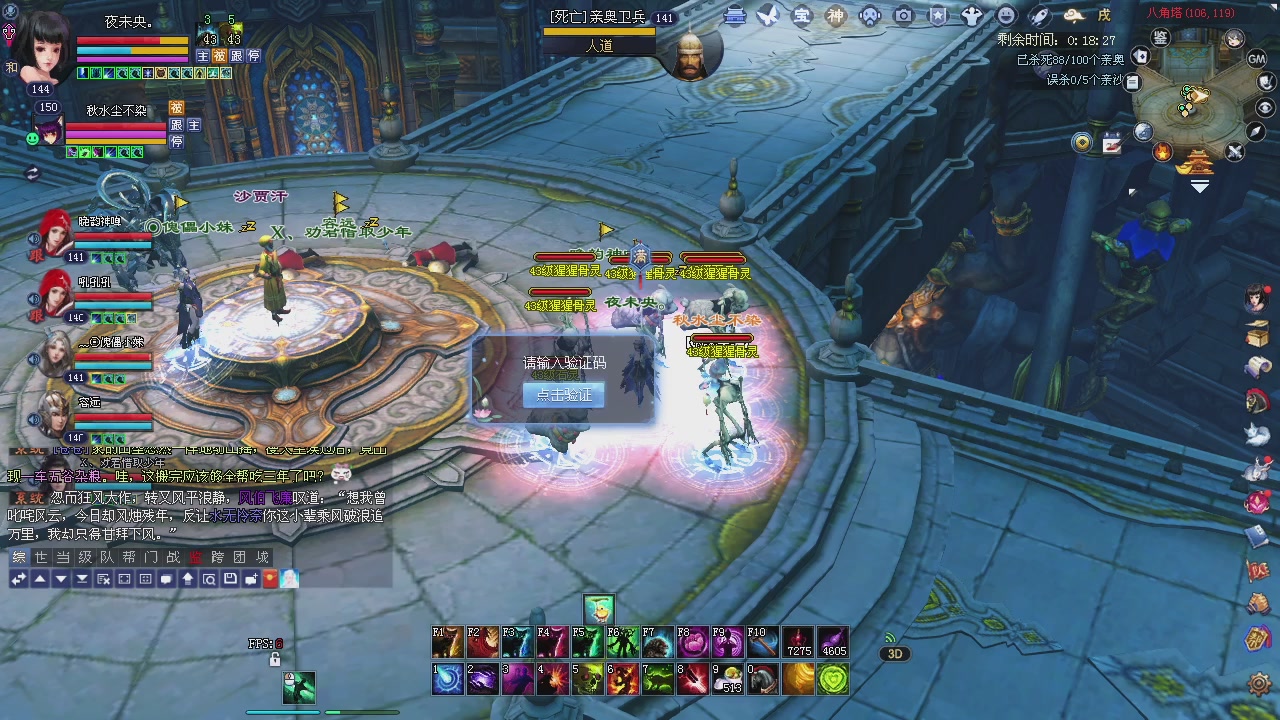1280x720 pixels.
Task: Click the red envelope icon in chat toolbar
Action: point(270,579)
